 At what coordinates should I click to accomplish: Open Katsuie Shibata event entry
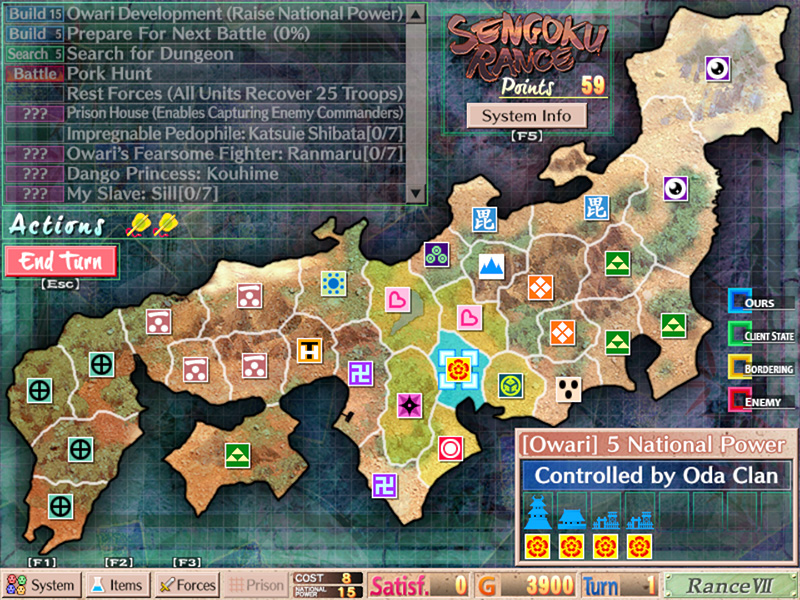click(234, 134)
